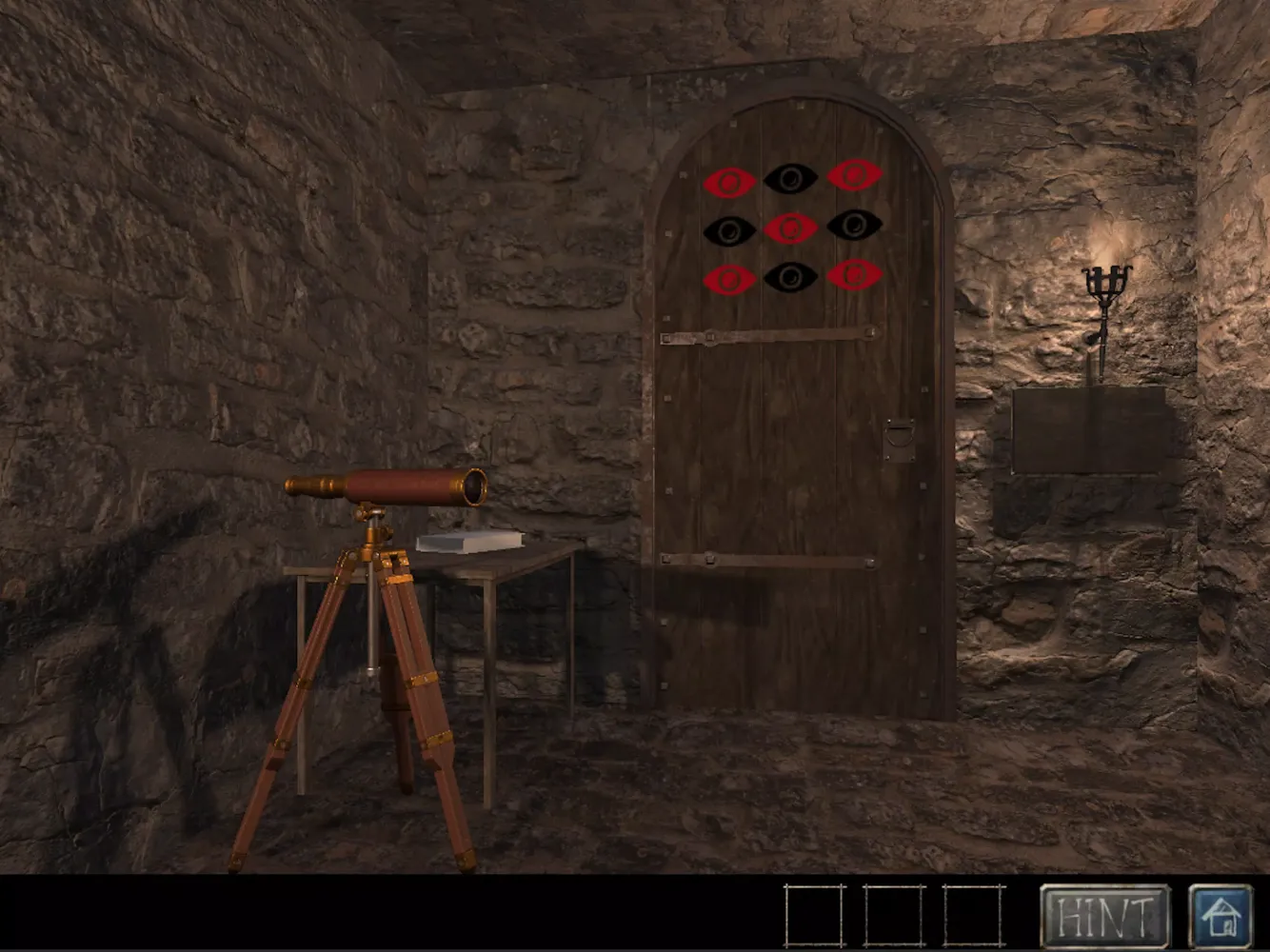1270x952 pixels.
Task: Toggle the center red eye symbol
Action: [789, 228]
